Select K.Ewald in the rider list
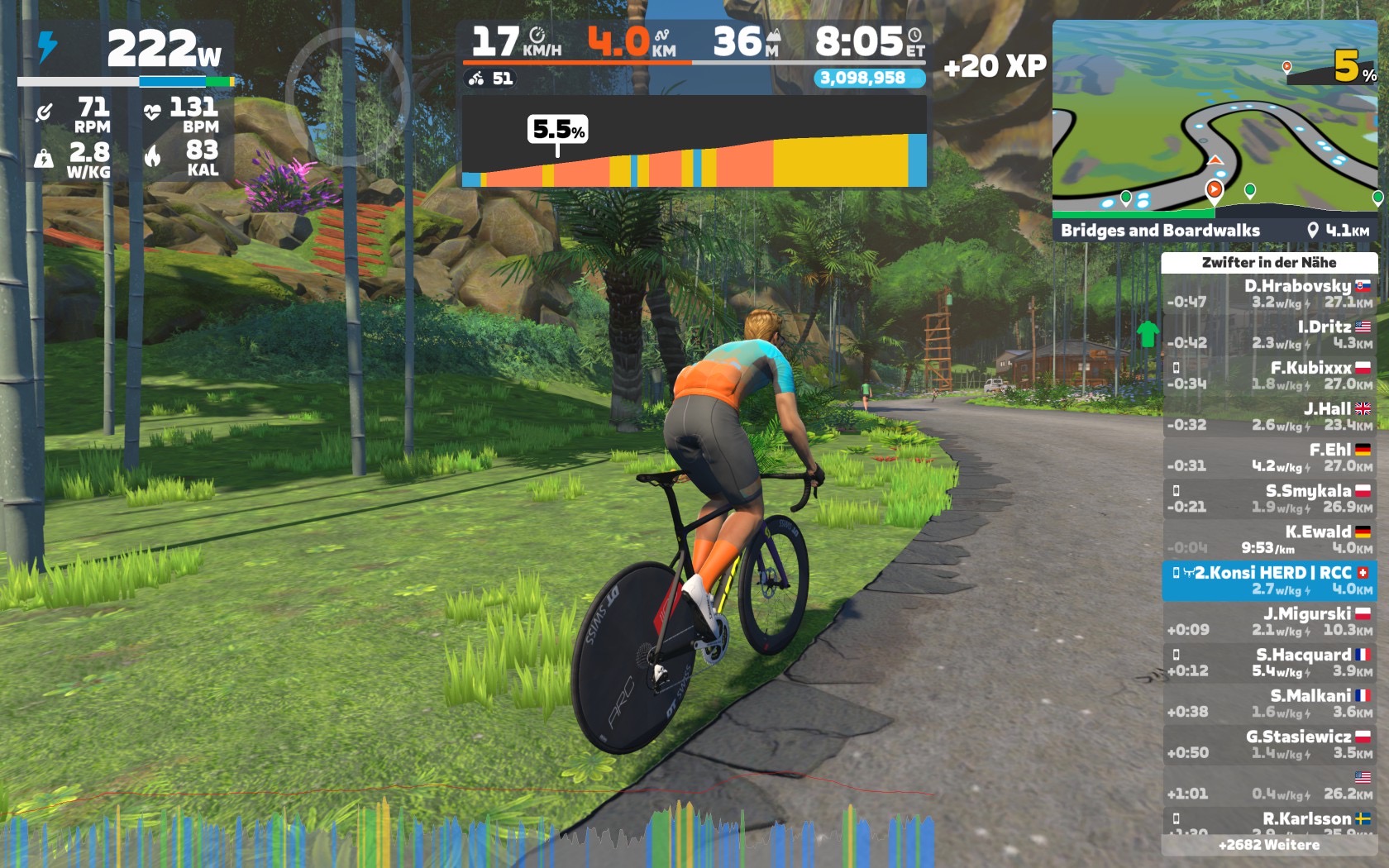This screenshot has width=1389, height=868. (1269, 539)
